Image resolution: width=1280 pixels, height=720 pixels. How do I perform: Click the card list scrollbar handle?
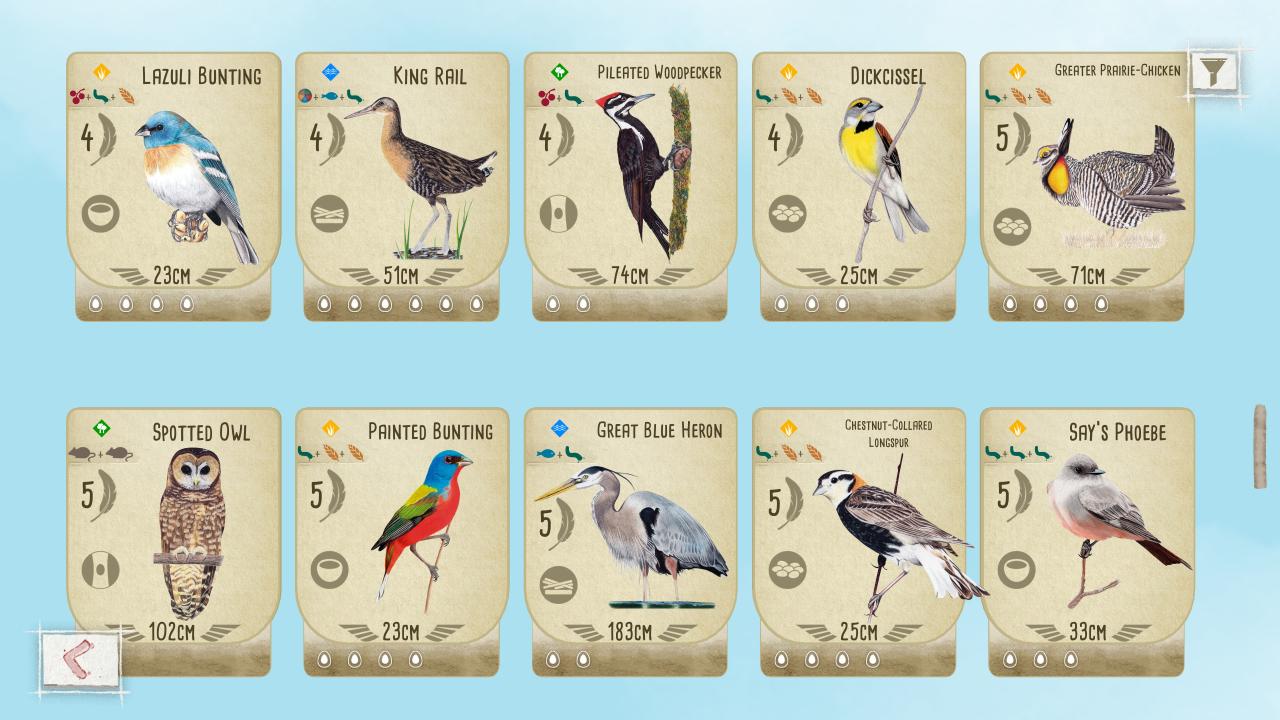[x=1260, y=446]
